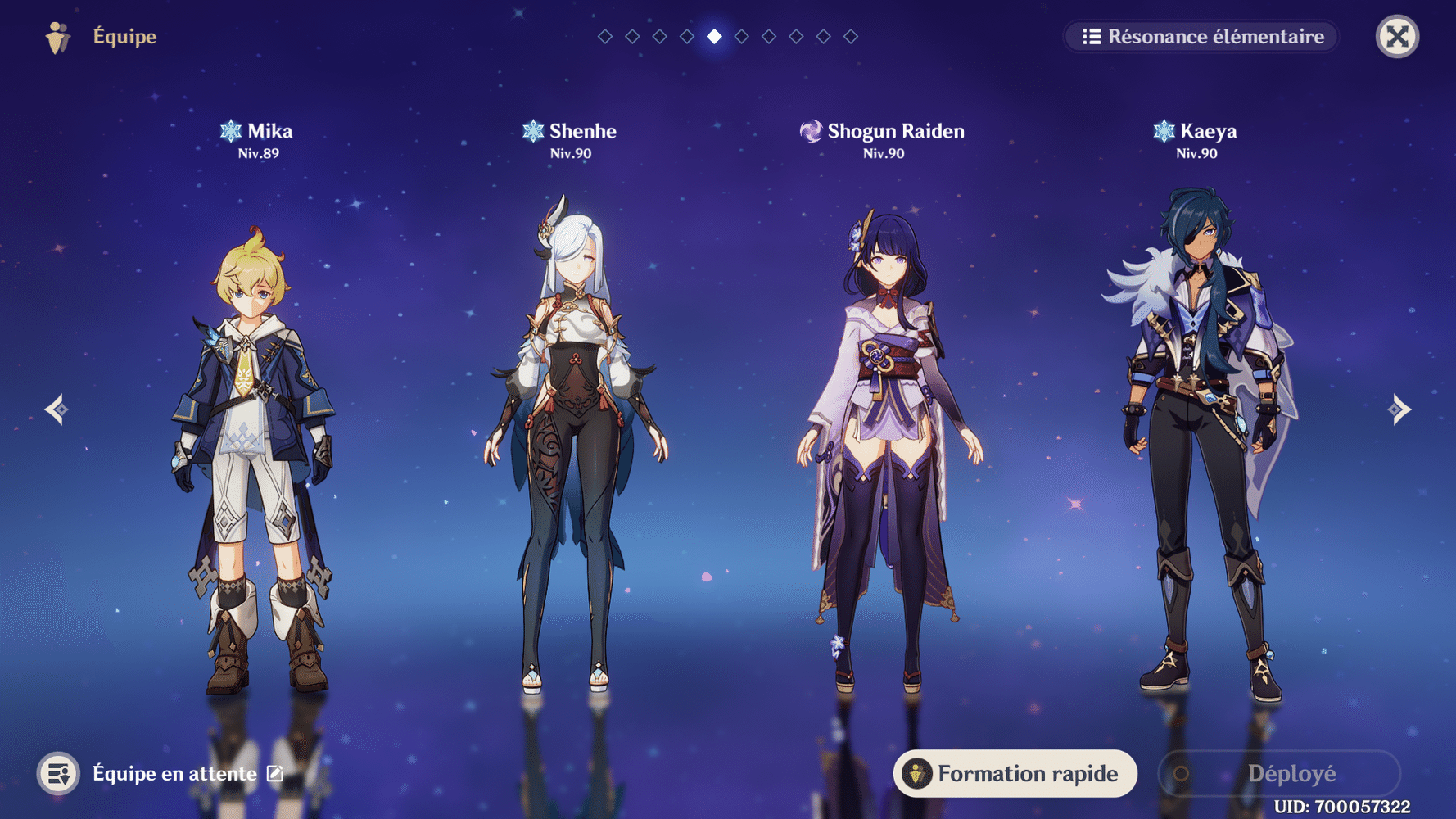Go to the previous team with left arrow
Viewport: 1456px width, 819px height.
pyautogui.click(x=55, y=409)
